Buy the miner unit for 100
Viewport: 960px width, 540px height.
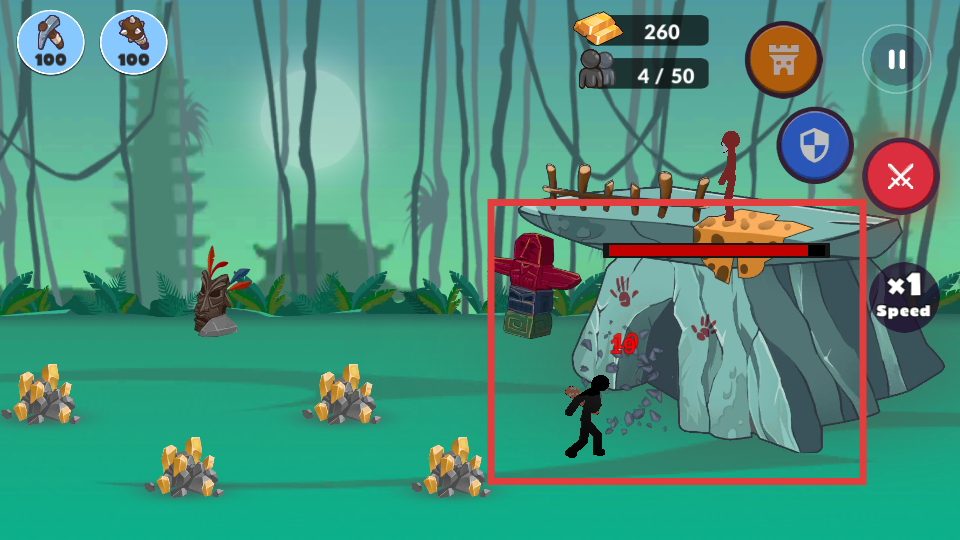click(51, 43)
